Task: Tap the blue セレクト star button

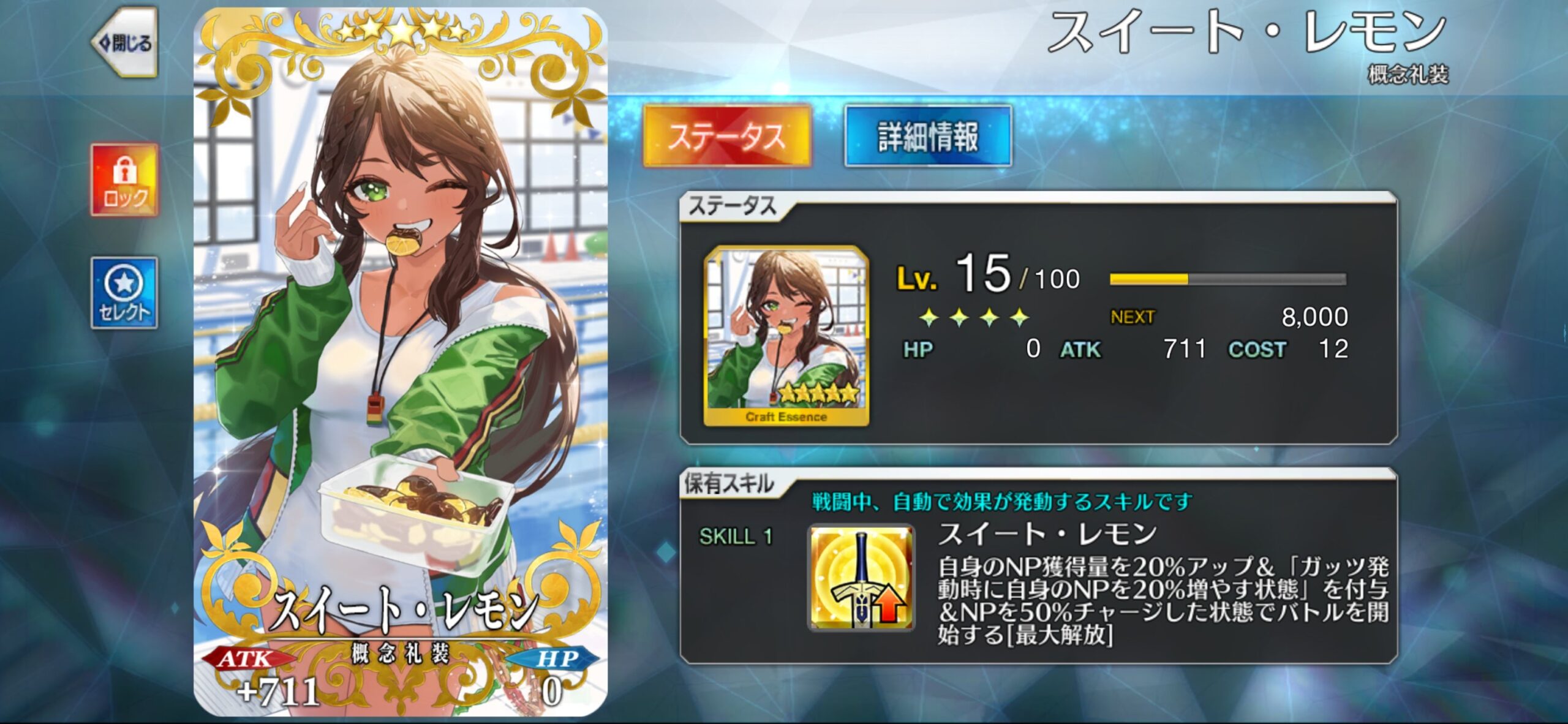Action: pos(124,293)
